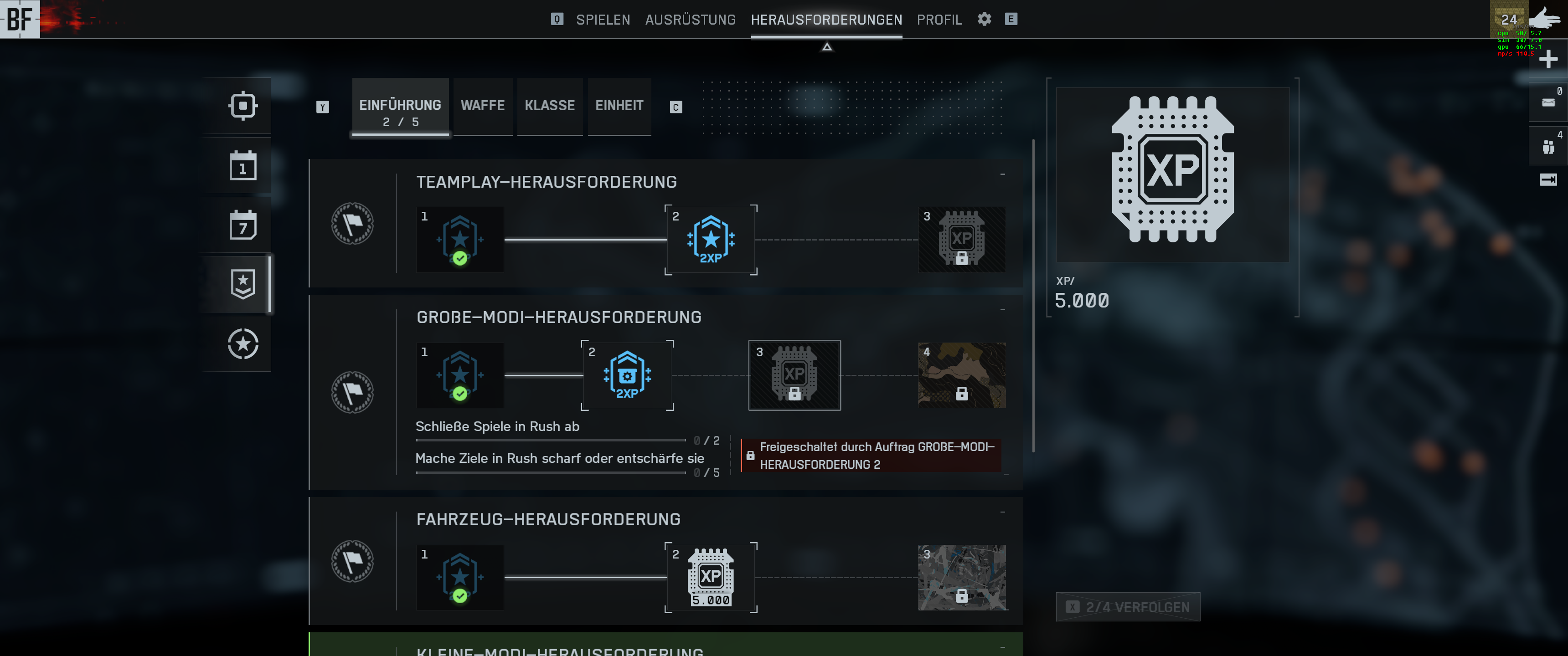The image size is (1568, 656).
Task: Select the HERAUSFORDERUNGEN top menu entry
Action: (x=826, y=20)
